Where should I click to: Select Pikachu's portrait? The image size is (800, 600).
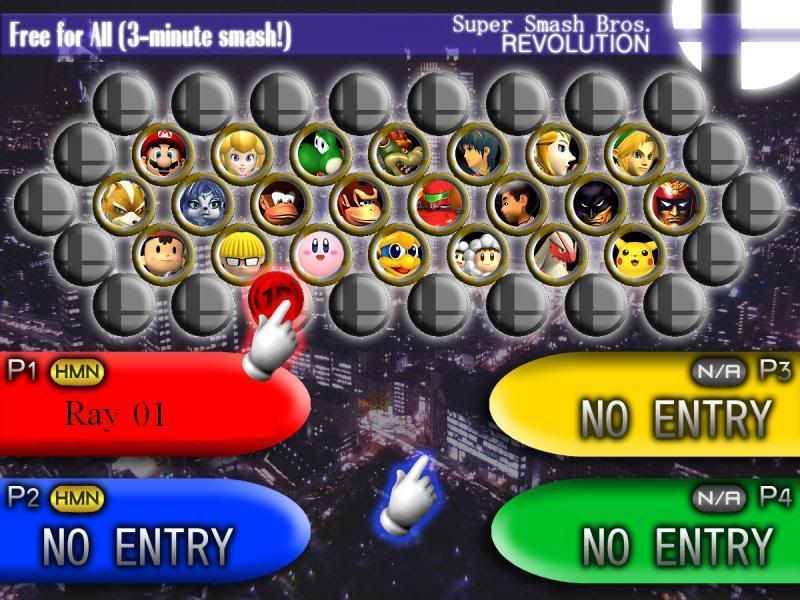[633, 253]
